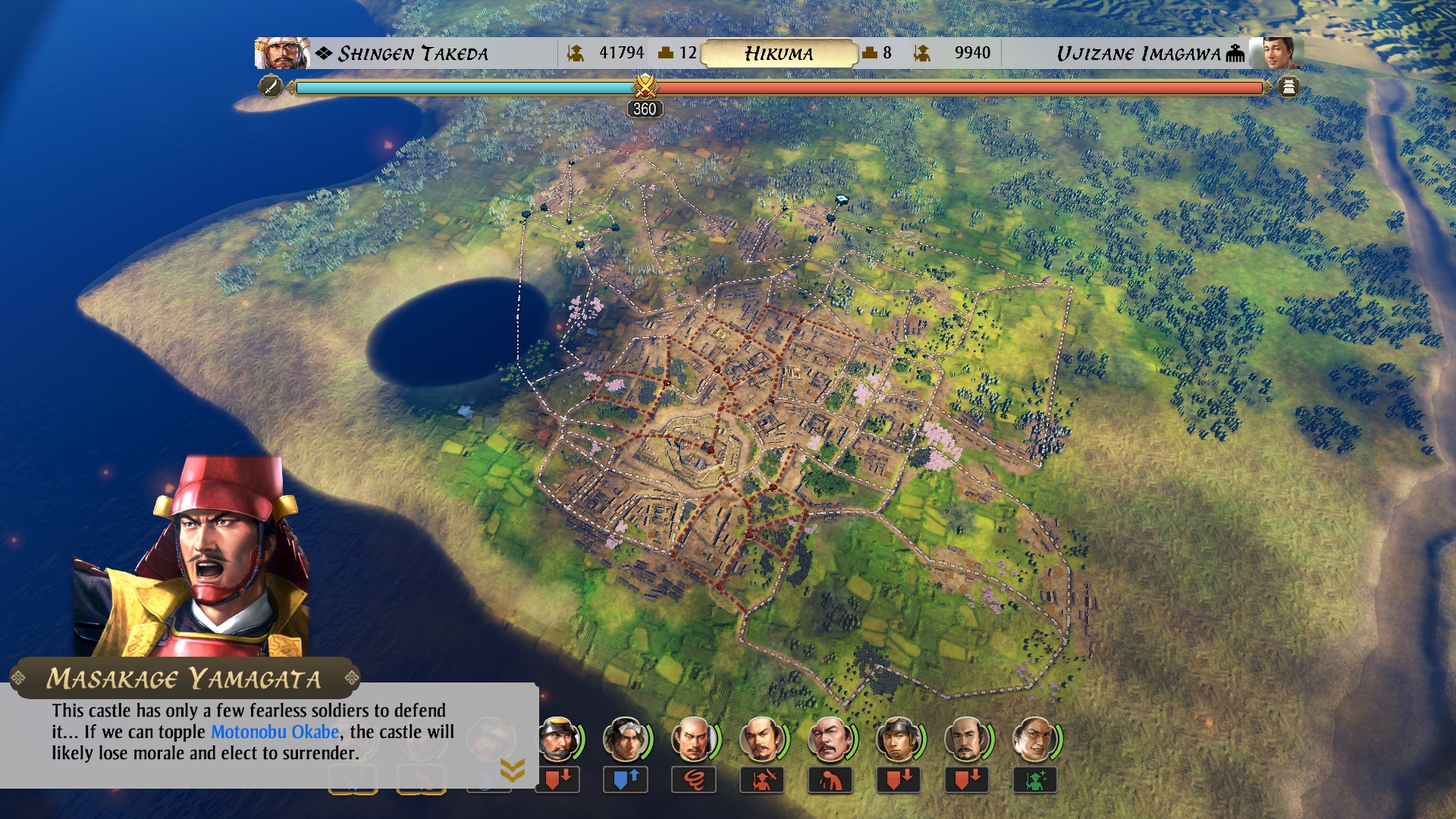Choose the officer portrait above the hunched-soldier tactic
The width and height of the screenshot is (1456, 819).
830,739
